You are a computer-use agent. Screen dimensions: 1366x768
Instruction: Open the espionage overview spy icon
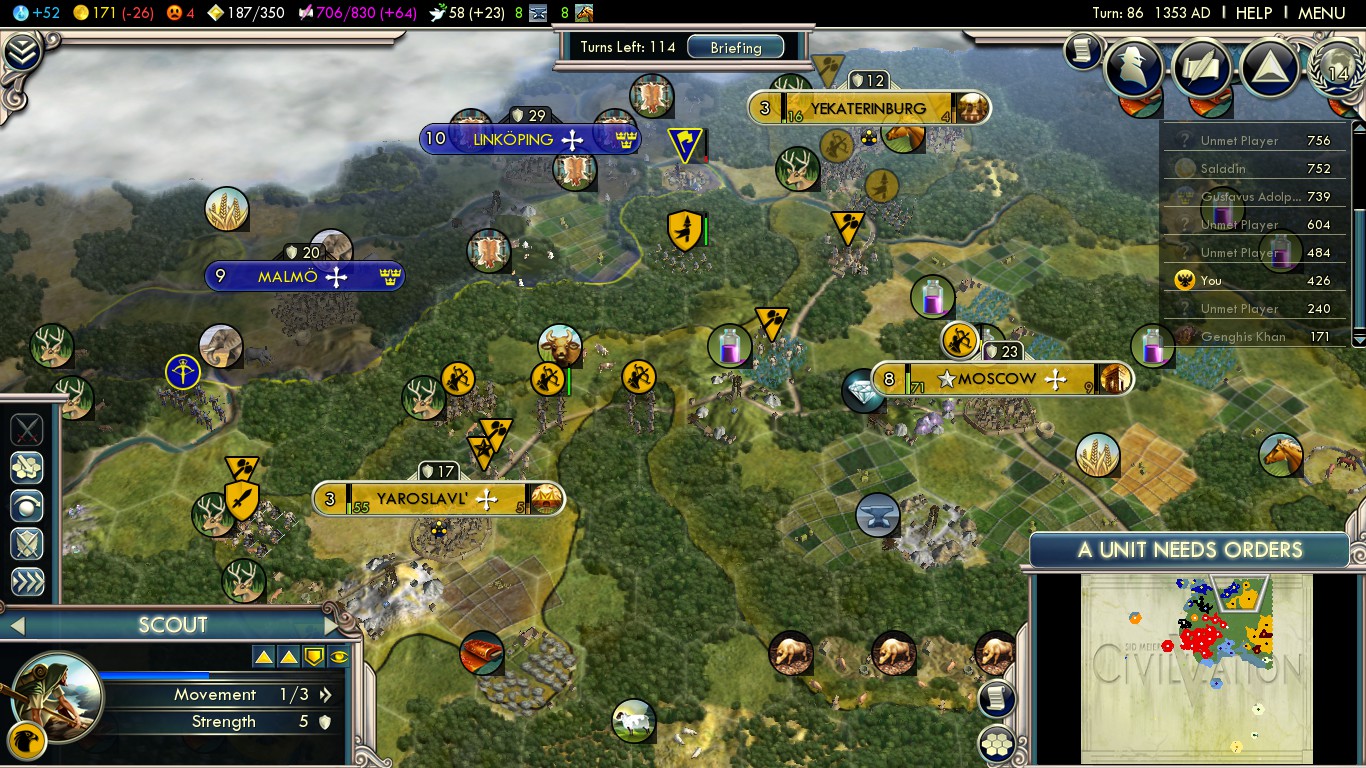tap(1135, 66)
